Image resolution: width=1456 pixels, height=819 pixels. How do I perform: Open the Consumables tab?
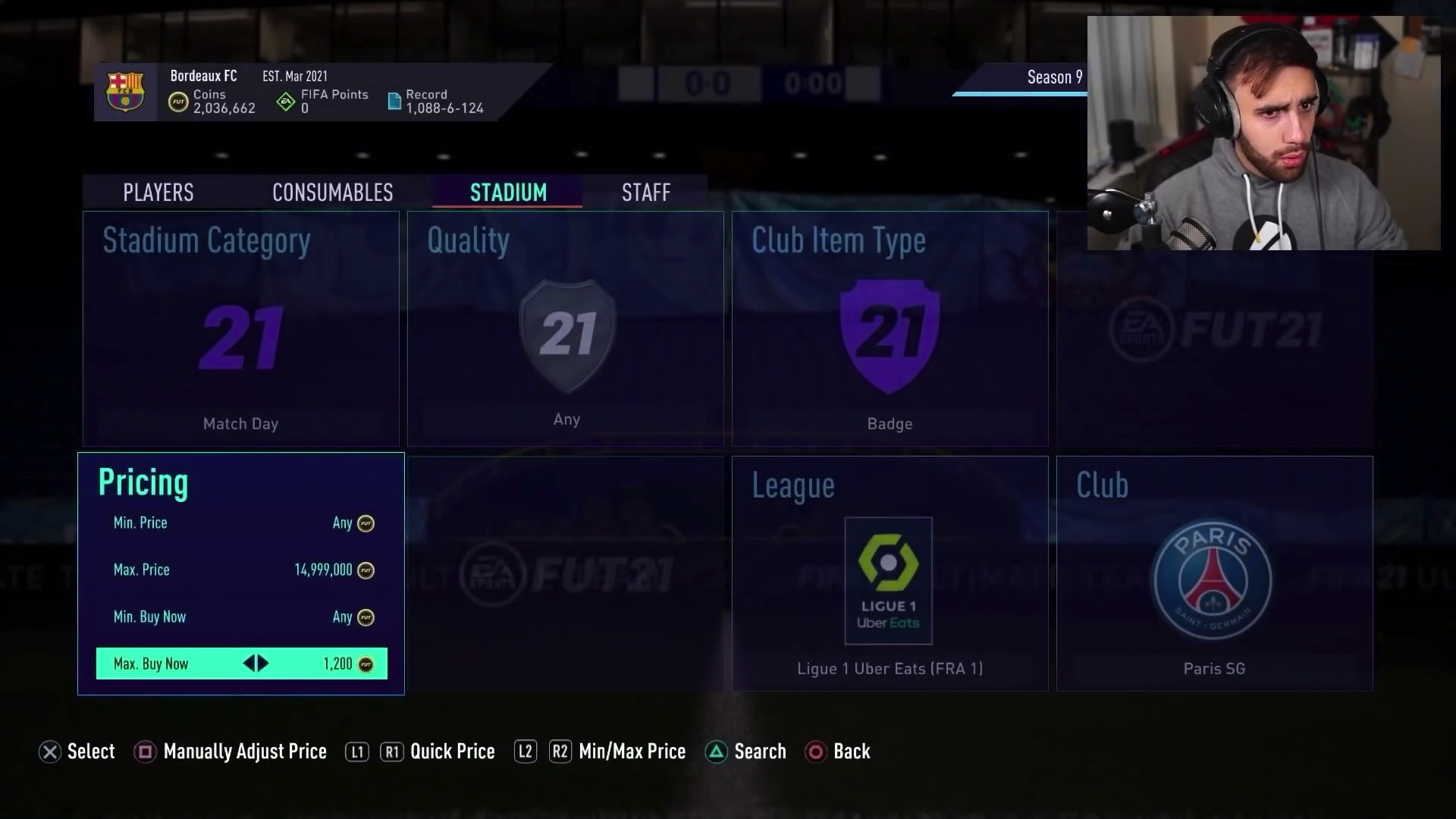click(x=332, y=193)
